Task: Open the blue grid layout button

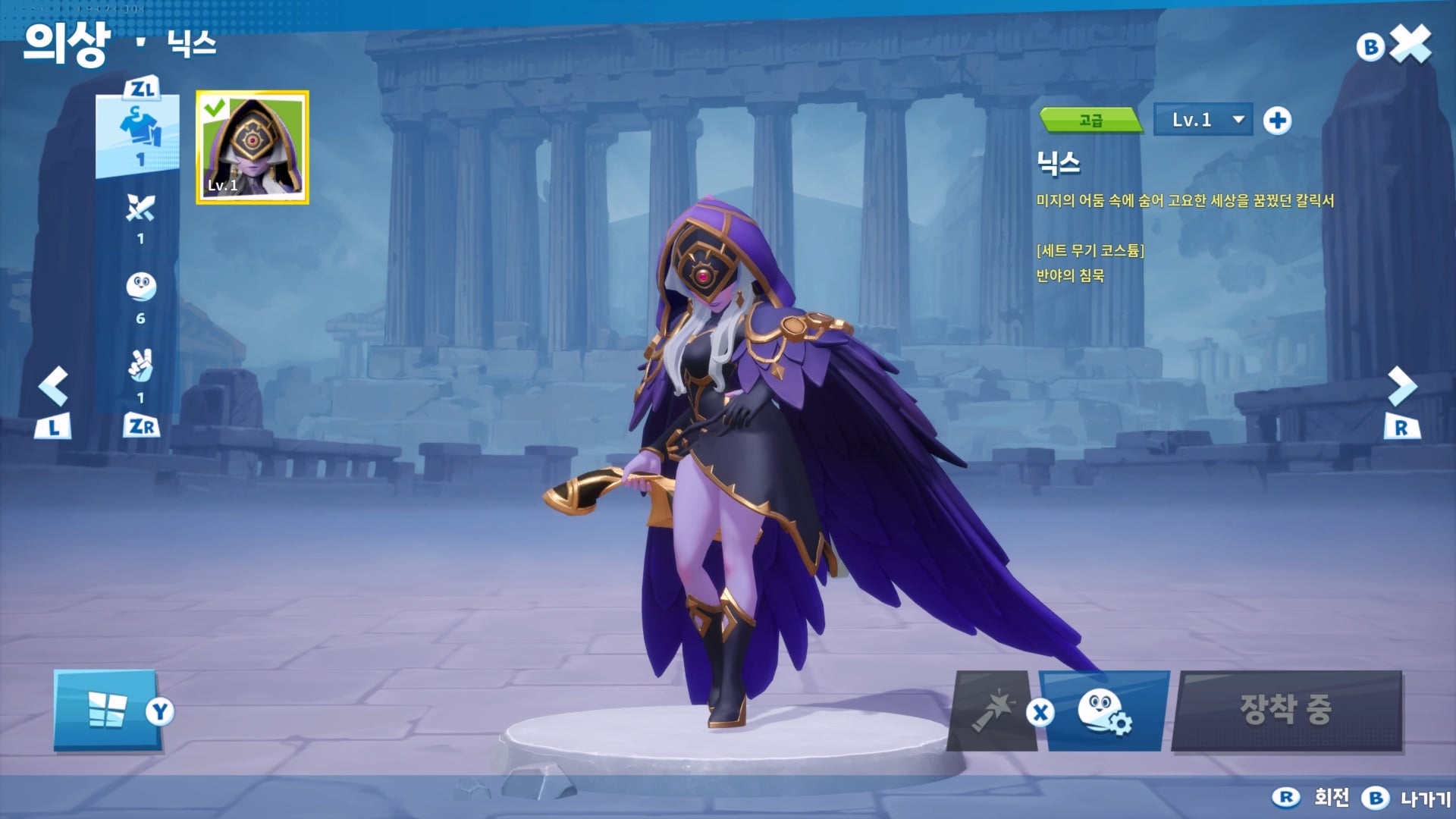Action: [107, 711]
